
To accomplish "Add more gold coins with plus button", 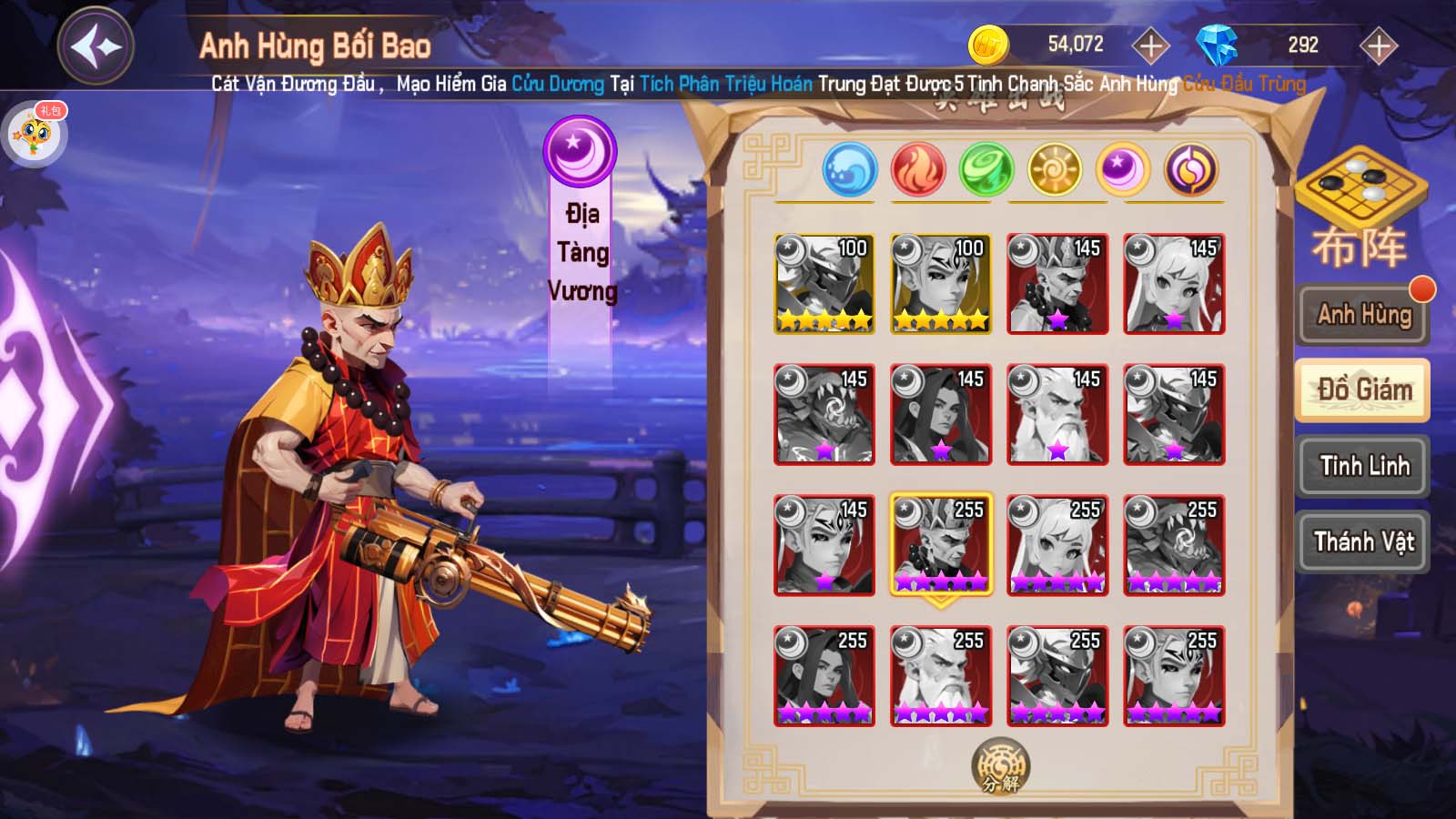I will pyautogui.click(x=1150, y=45).
